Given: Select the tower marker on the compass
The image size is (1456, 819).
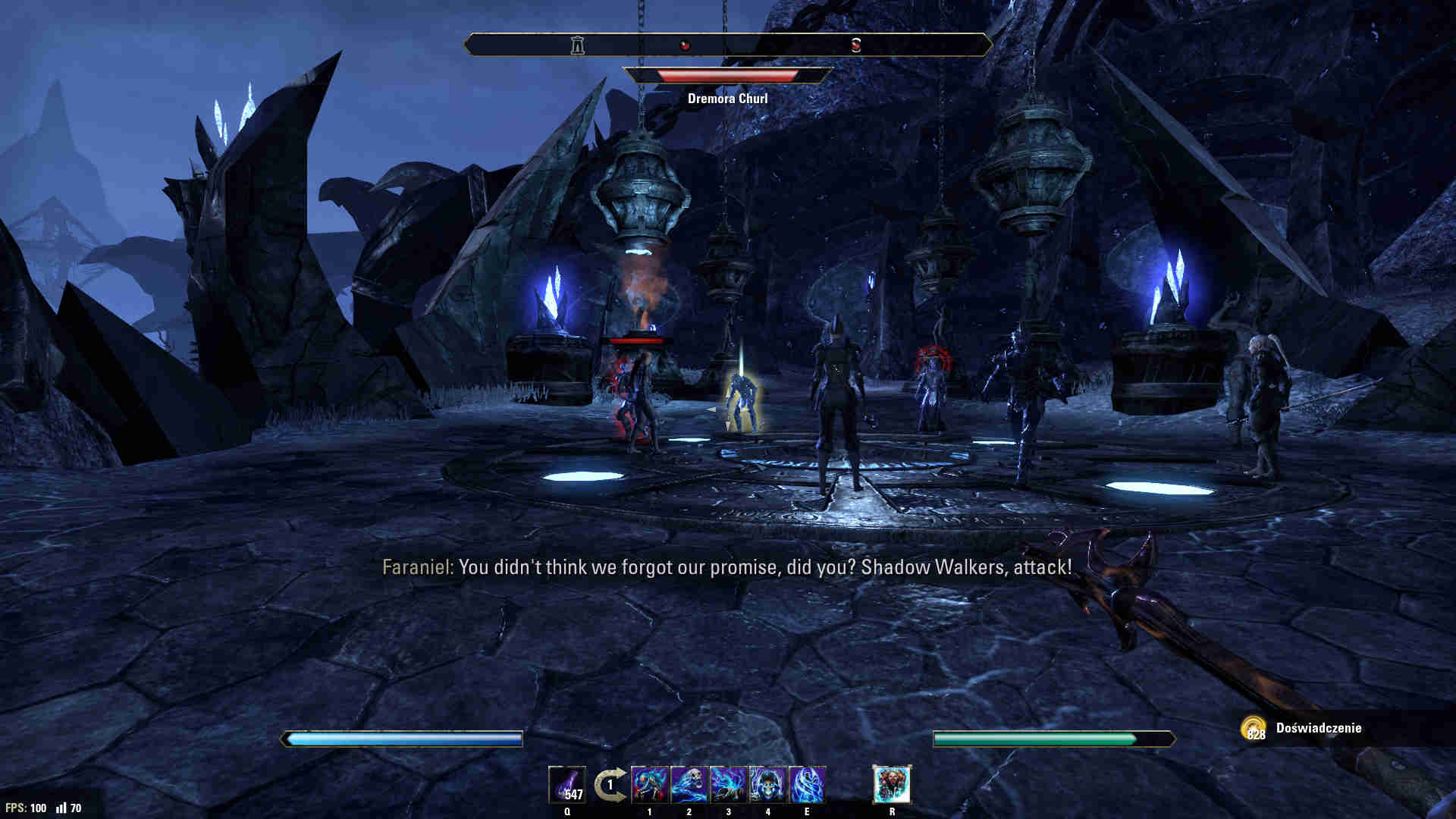Looking at the screenshot, I should tap(578, 45).
